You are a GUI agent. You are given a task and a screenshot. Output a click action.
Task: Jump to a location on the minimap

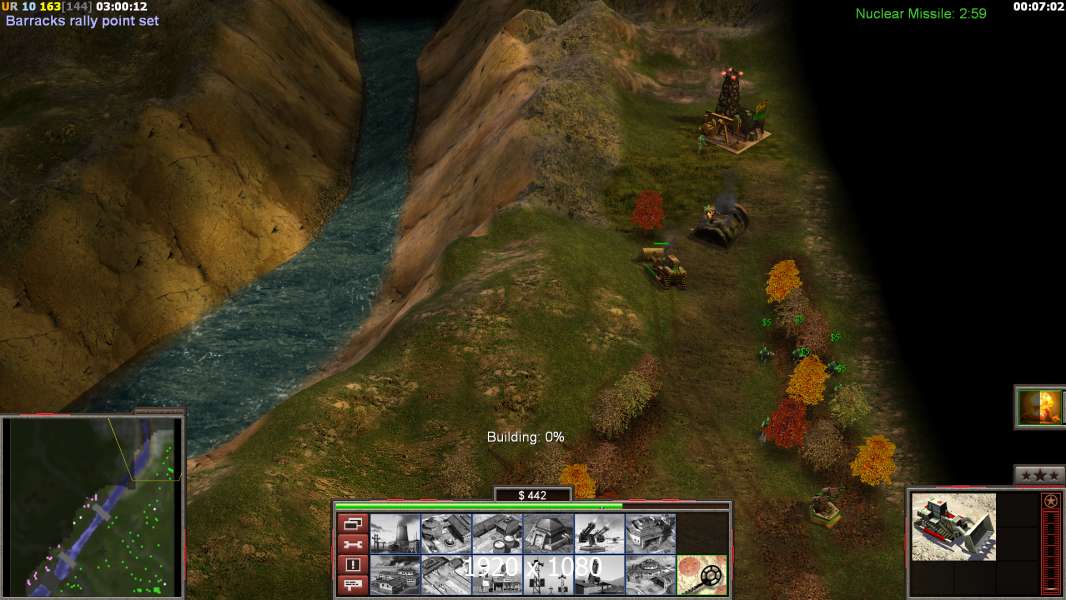coord(93,507)
